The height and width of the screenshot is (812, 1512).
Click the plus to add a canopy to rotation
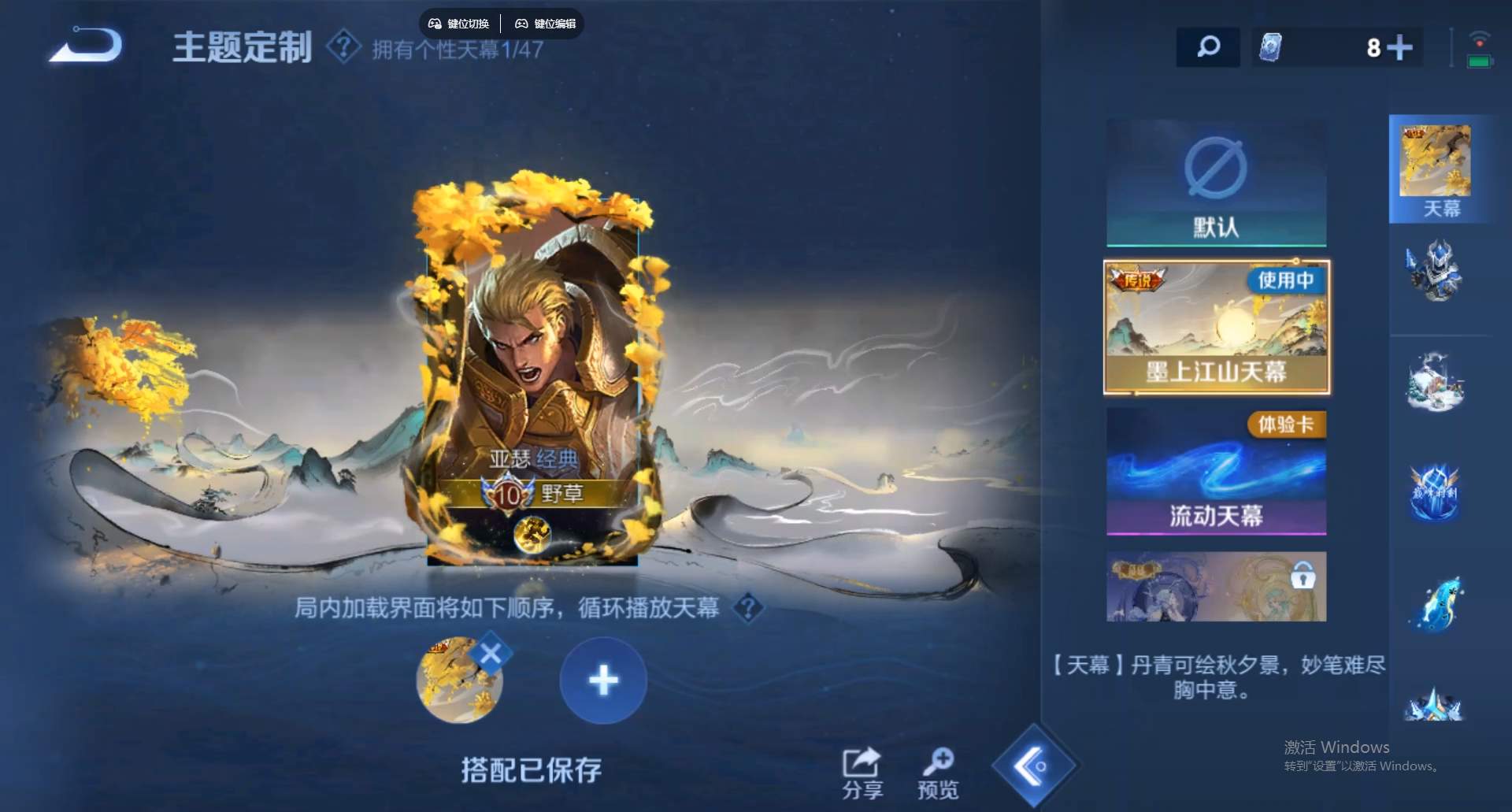point(602,680)
